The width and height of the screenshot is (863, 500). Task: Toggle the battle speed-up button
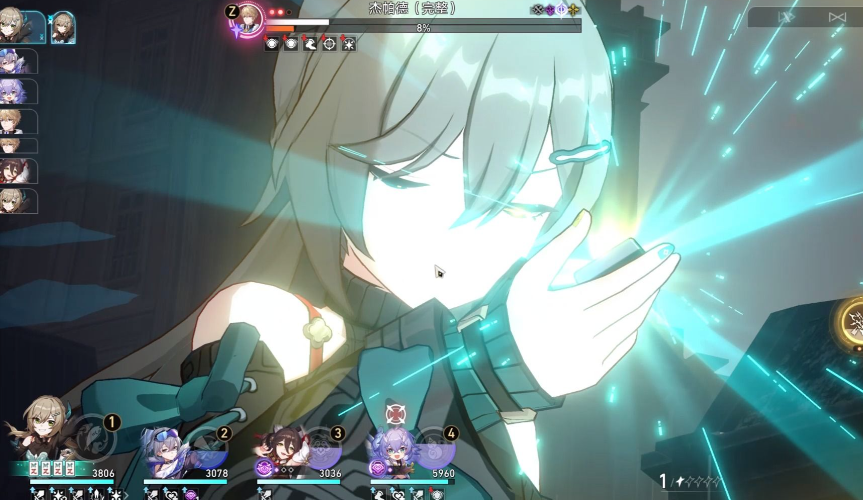pyautogui.click(x=787, y=17)
